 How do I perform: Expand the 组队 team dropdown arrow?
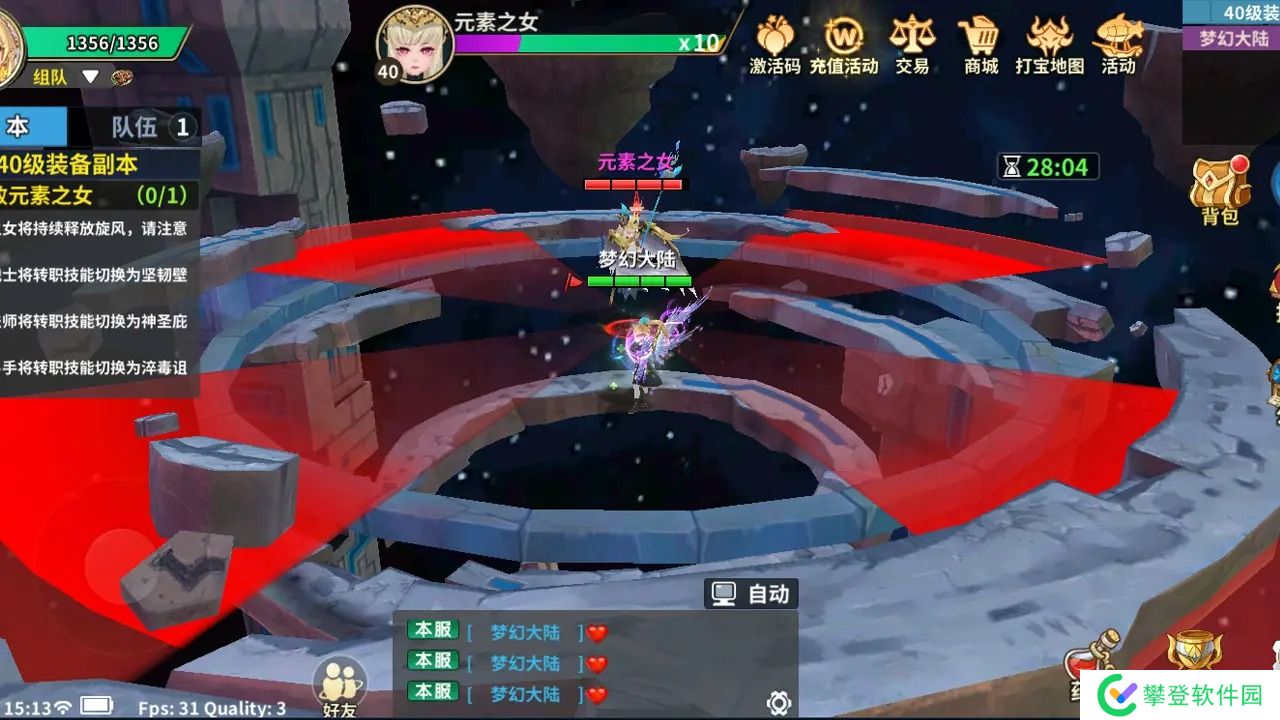(x=90, y=77)
